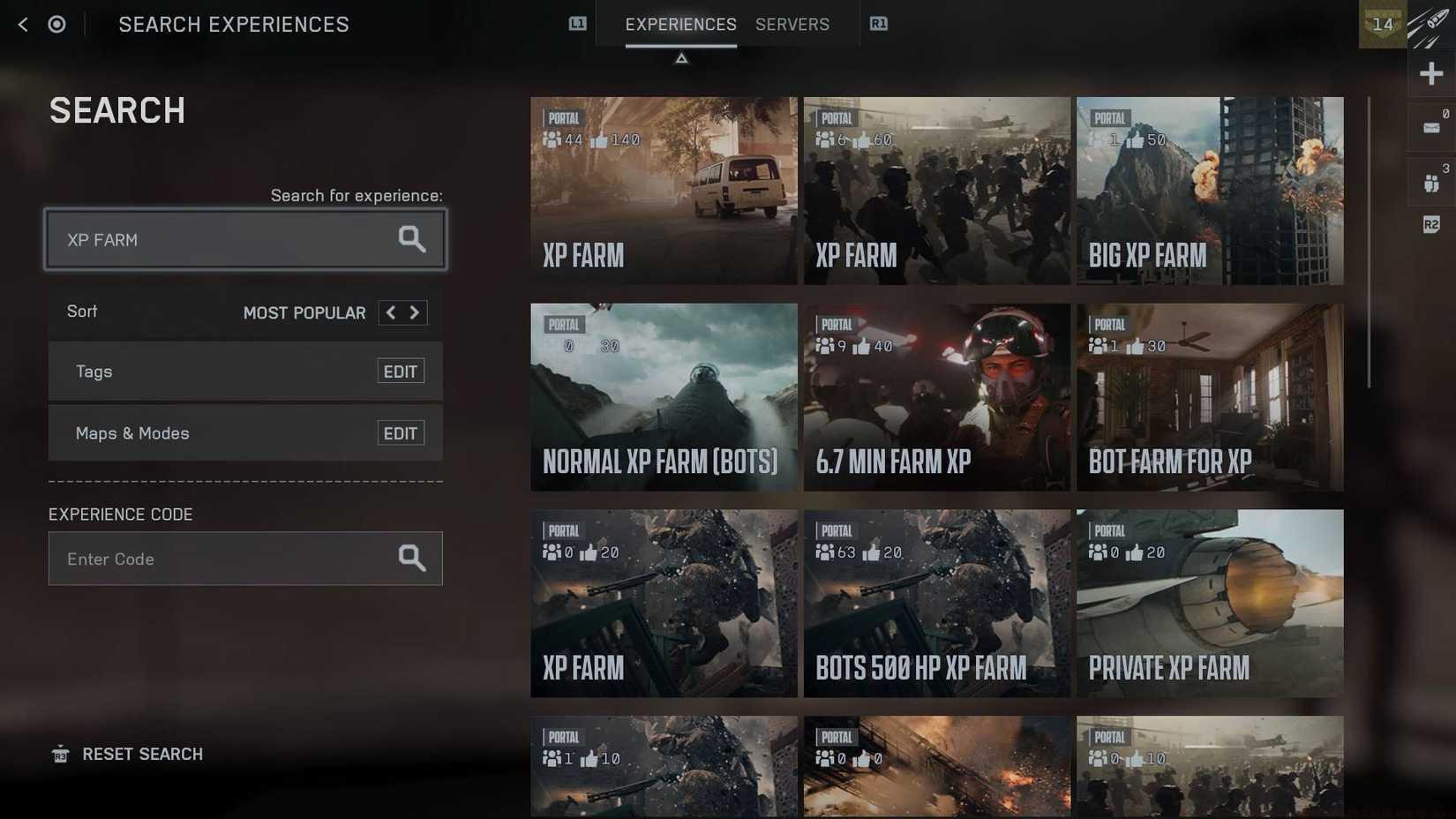
Task: Advance Sort with the right chevron
Action: [415, 312]
